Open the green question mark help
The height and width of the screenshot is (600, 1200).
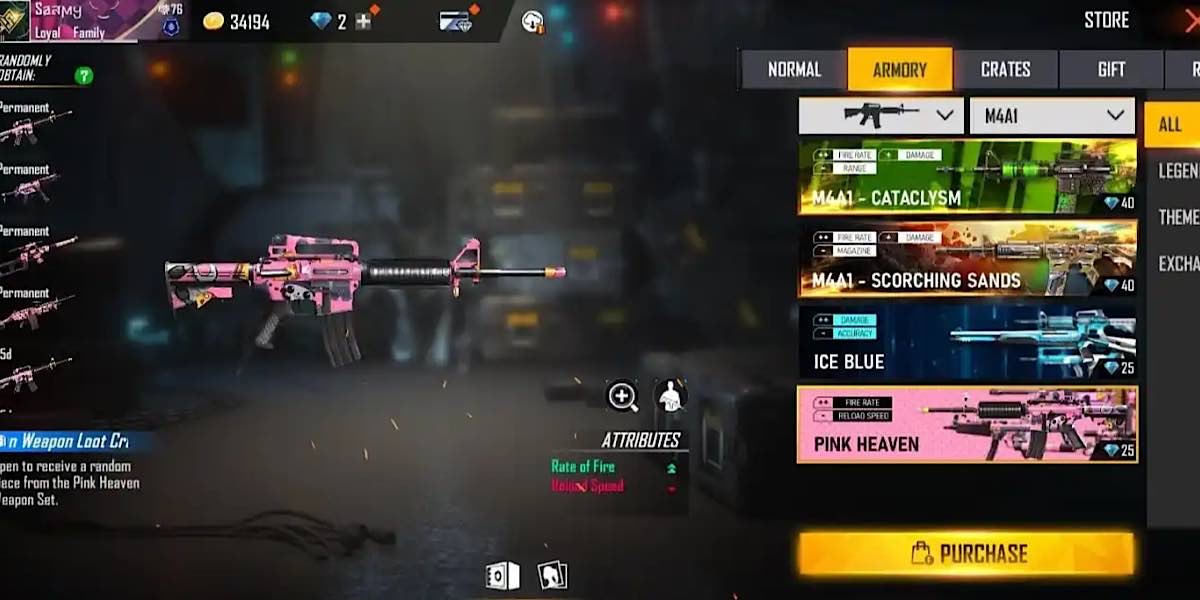pos(84,76)
